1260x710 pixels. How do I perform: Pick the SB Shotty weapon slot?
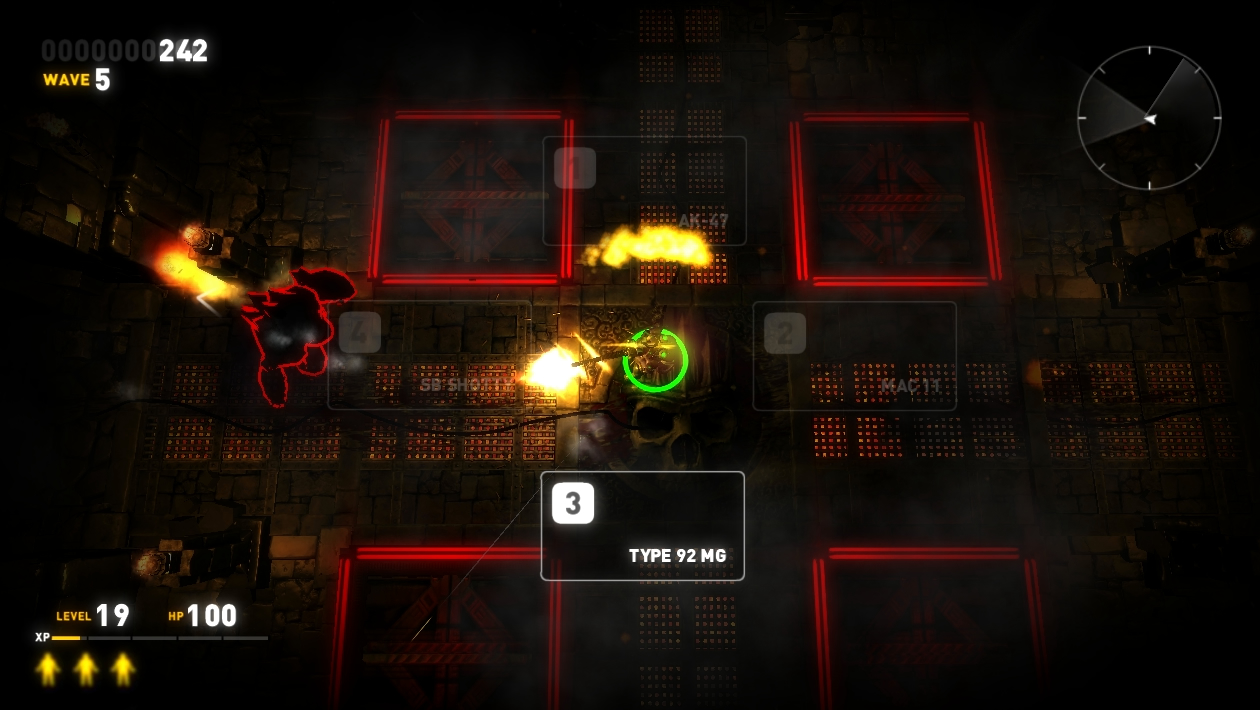(x=430, y=356)
